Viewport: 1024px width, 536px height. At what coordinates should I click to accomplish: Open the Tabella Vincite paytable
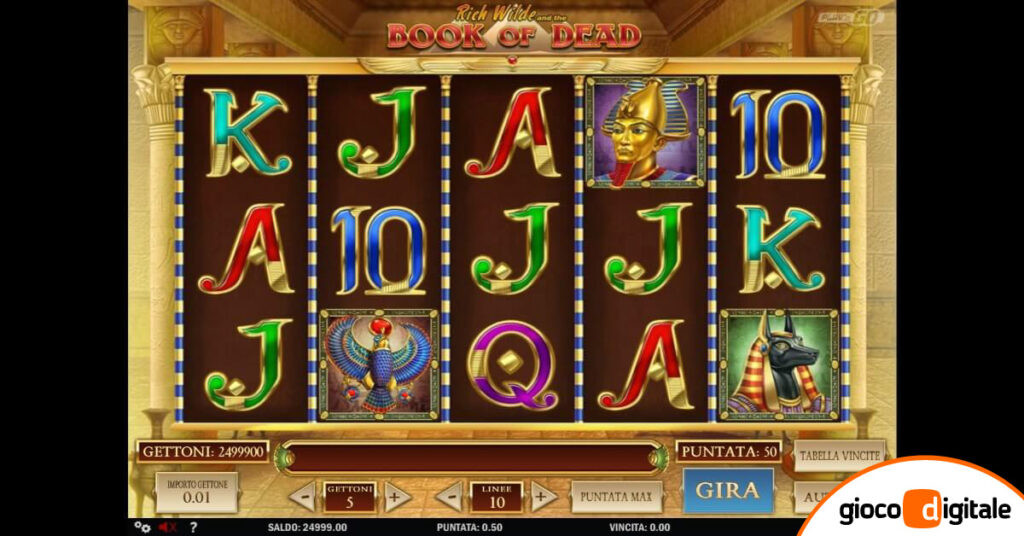[839, 455]
